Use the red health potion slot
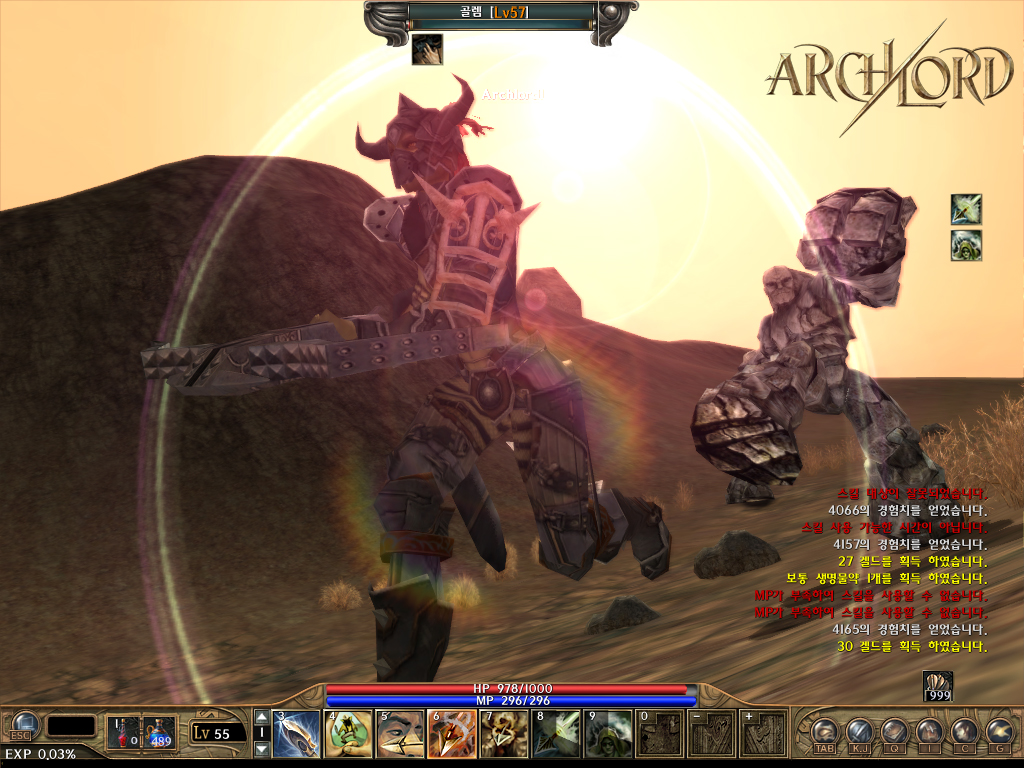Screen dimensions: 1024x768 [123, 731]
